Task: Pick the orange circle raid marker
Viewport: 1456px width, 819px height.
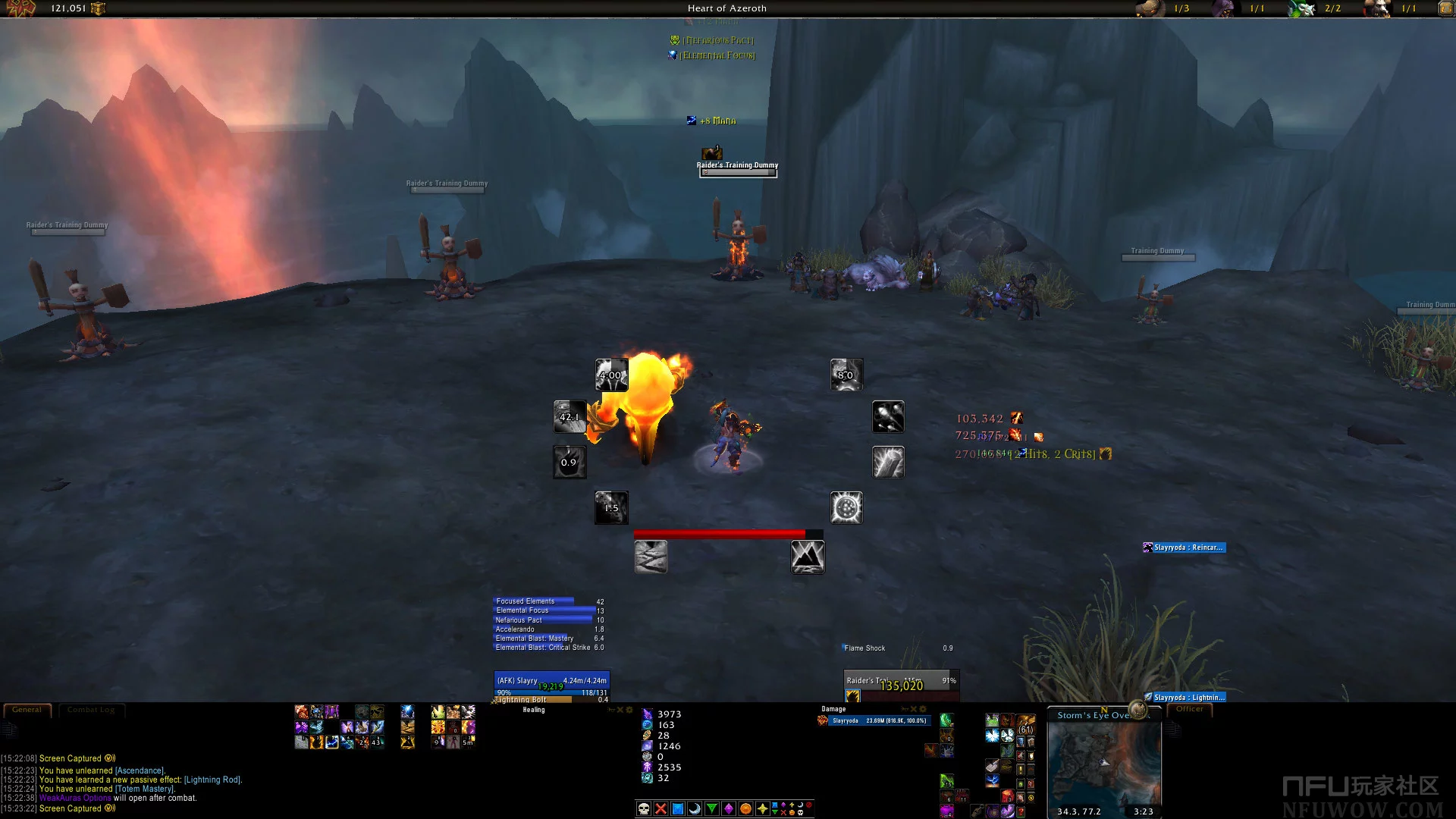Action: point(745,808)
